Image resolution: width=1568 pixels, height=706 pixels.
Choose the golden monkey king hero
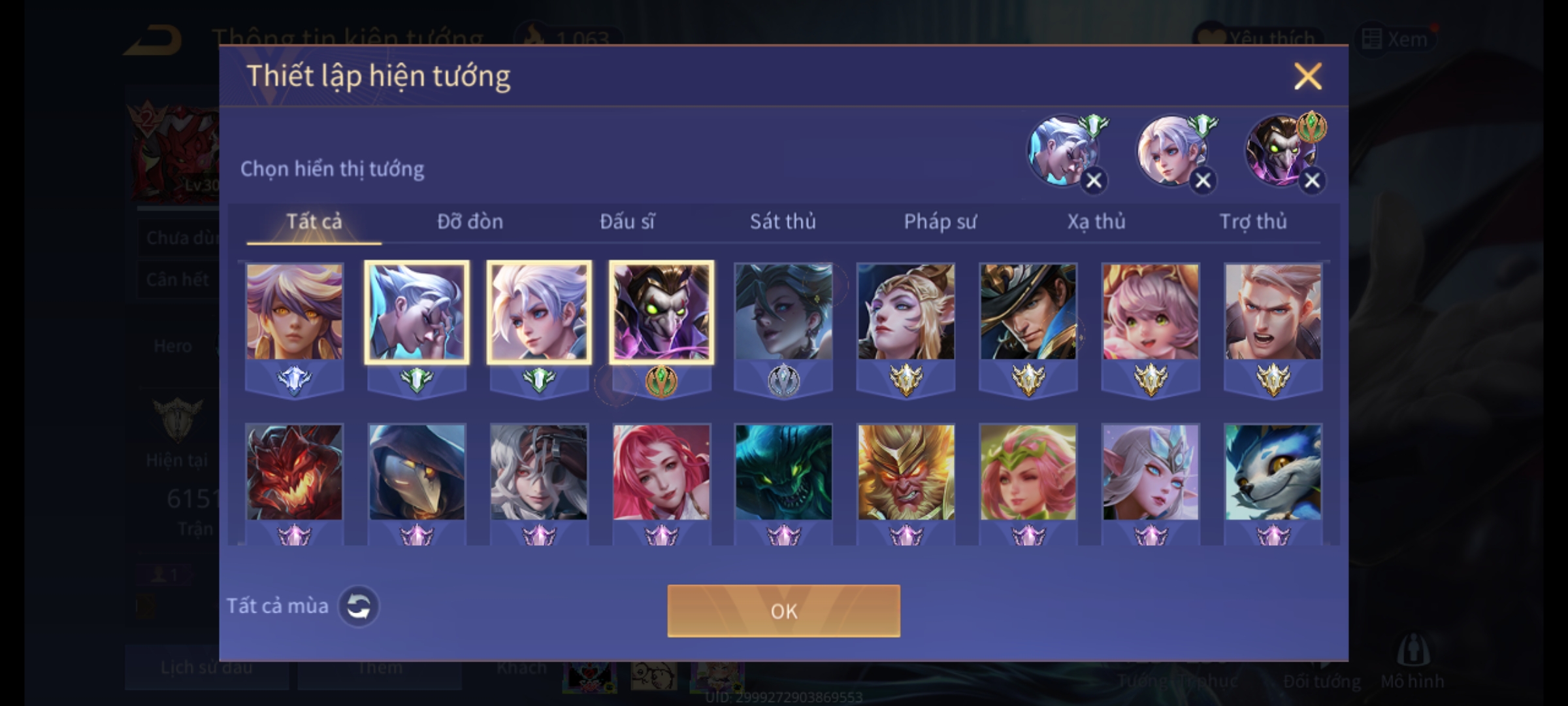906,472
